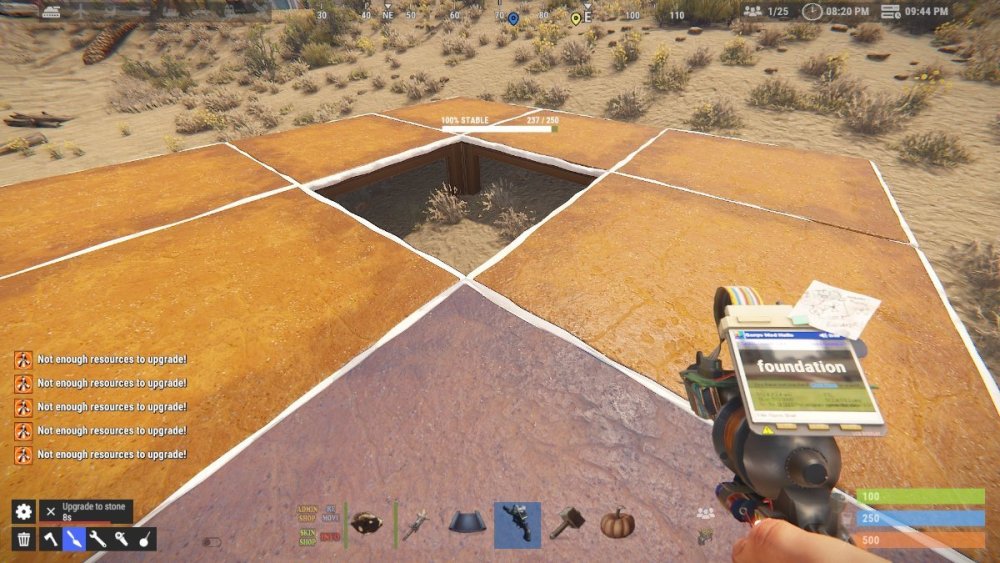Equip the hammer from the hotbar
This screenshot has width=1000, height=563.
[x=567, y=524]
